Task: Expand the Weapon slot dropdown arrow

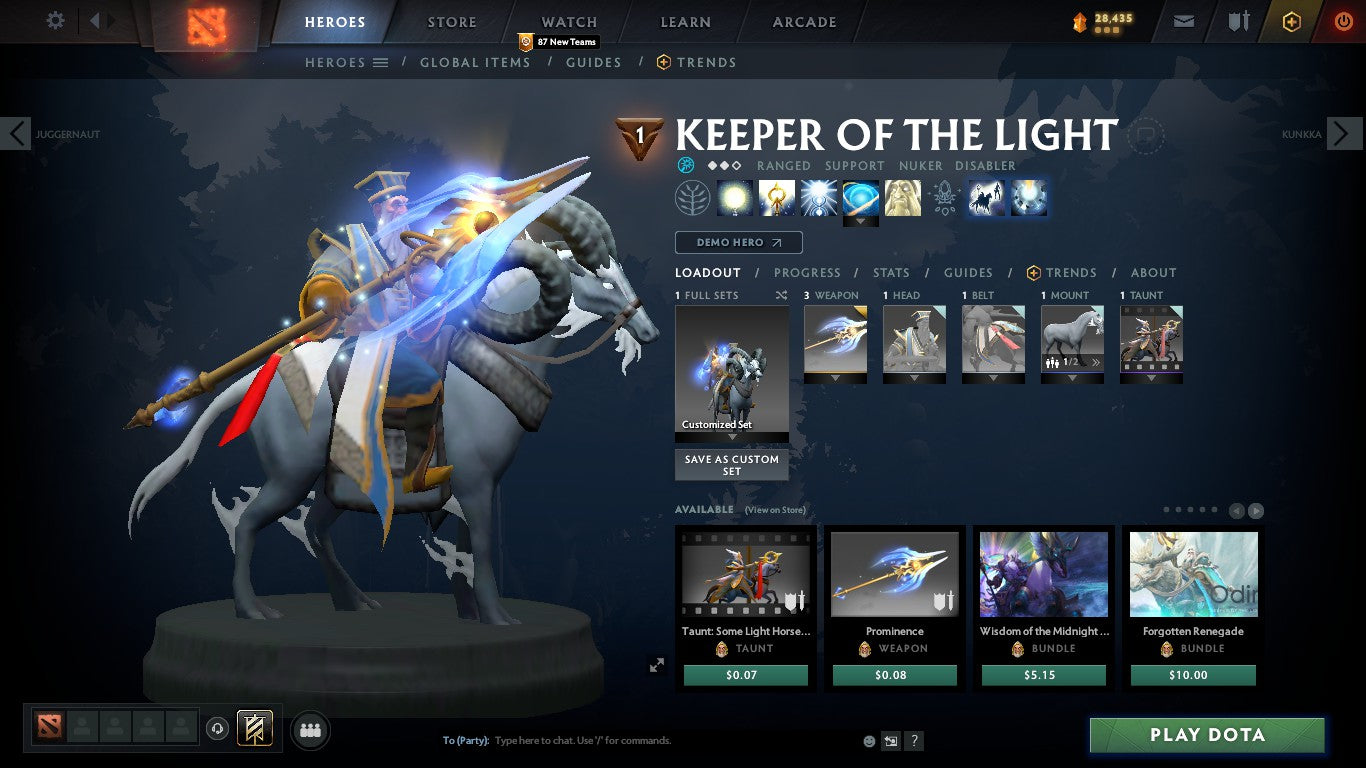Action: click(835, 380)
